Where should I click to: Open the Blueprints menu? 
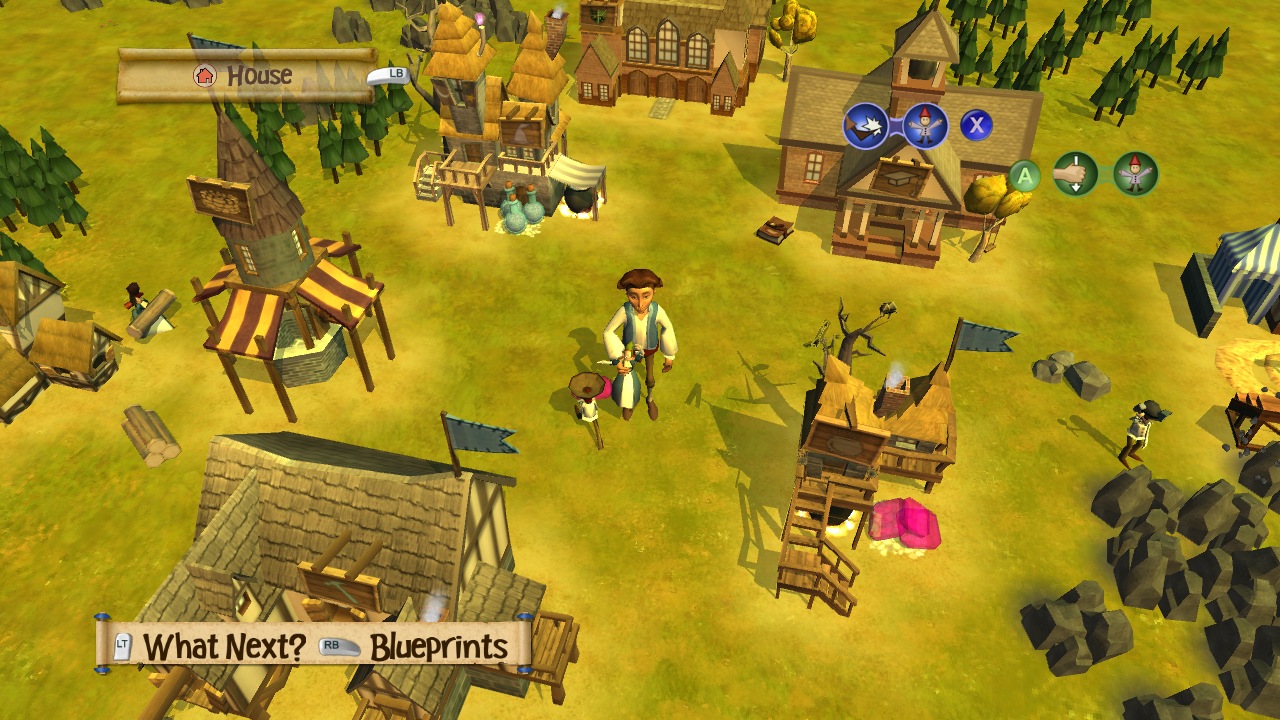click(x=438, y=647)
